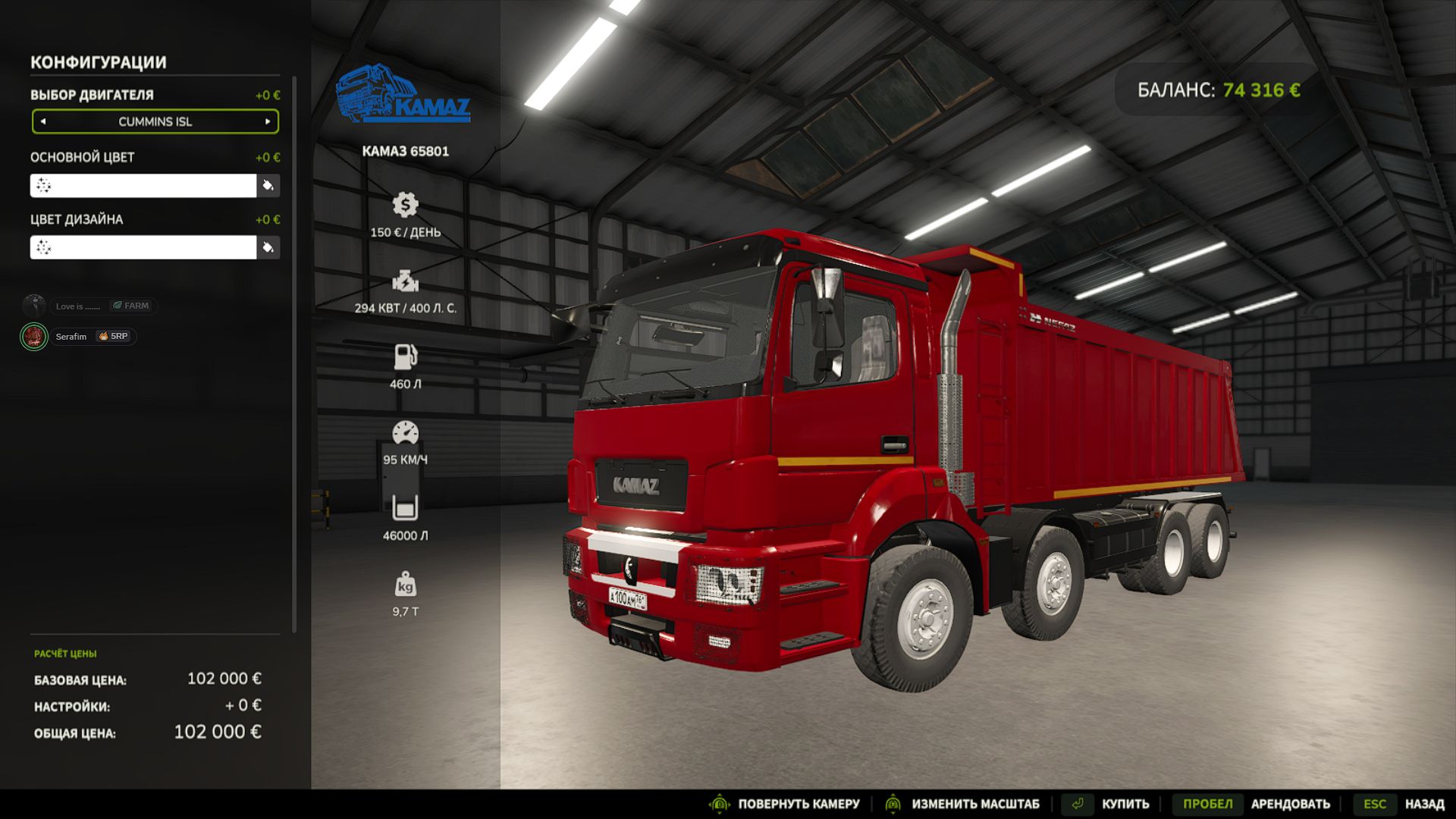The height and width of the screenshot is (819, 1456).
Task: Click the daily cost icon showing 150 €/день
Action: click(406, 203)
